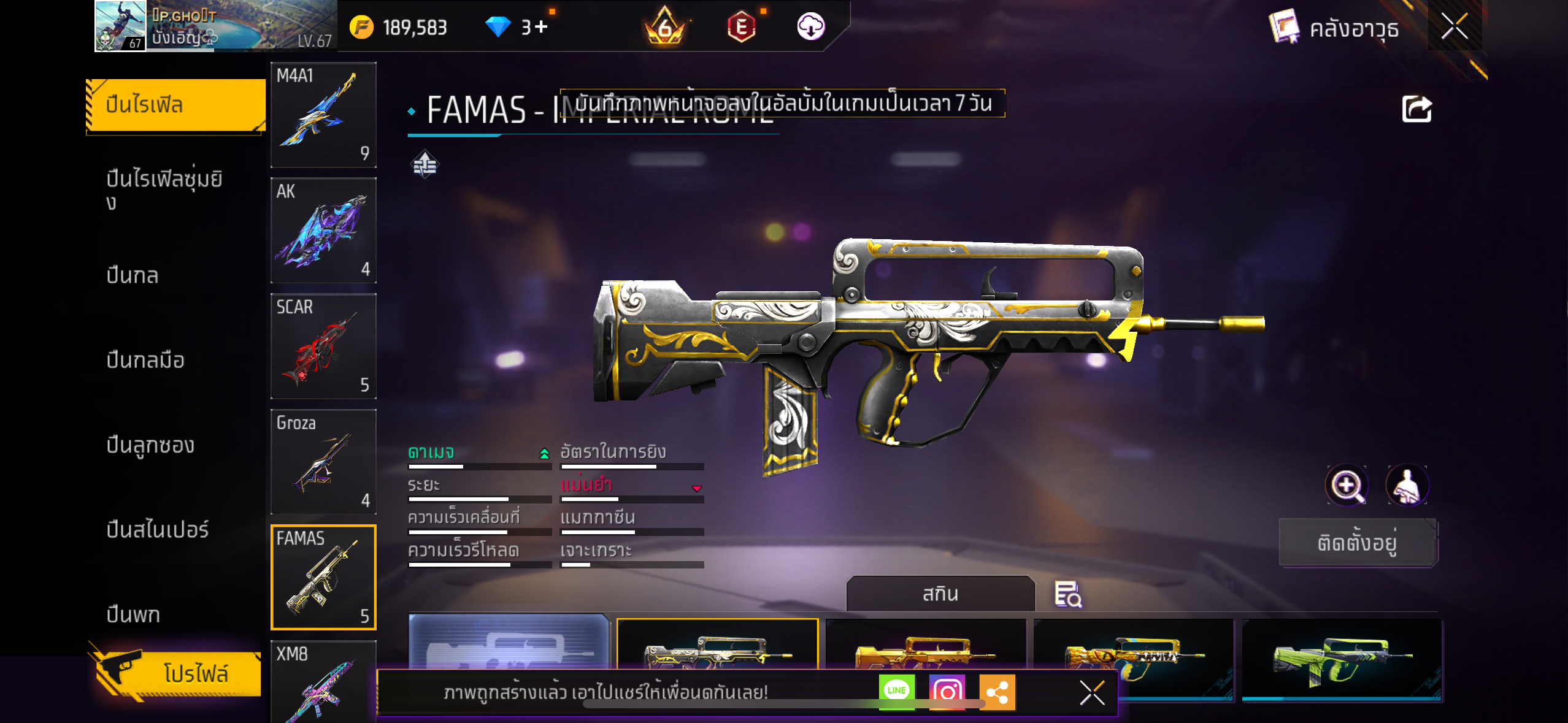Select the green FAMAS skin thumbnail
This screenshot has height=723, width=1568.
[1341, 659]
